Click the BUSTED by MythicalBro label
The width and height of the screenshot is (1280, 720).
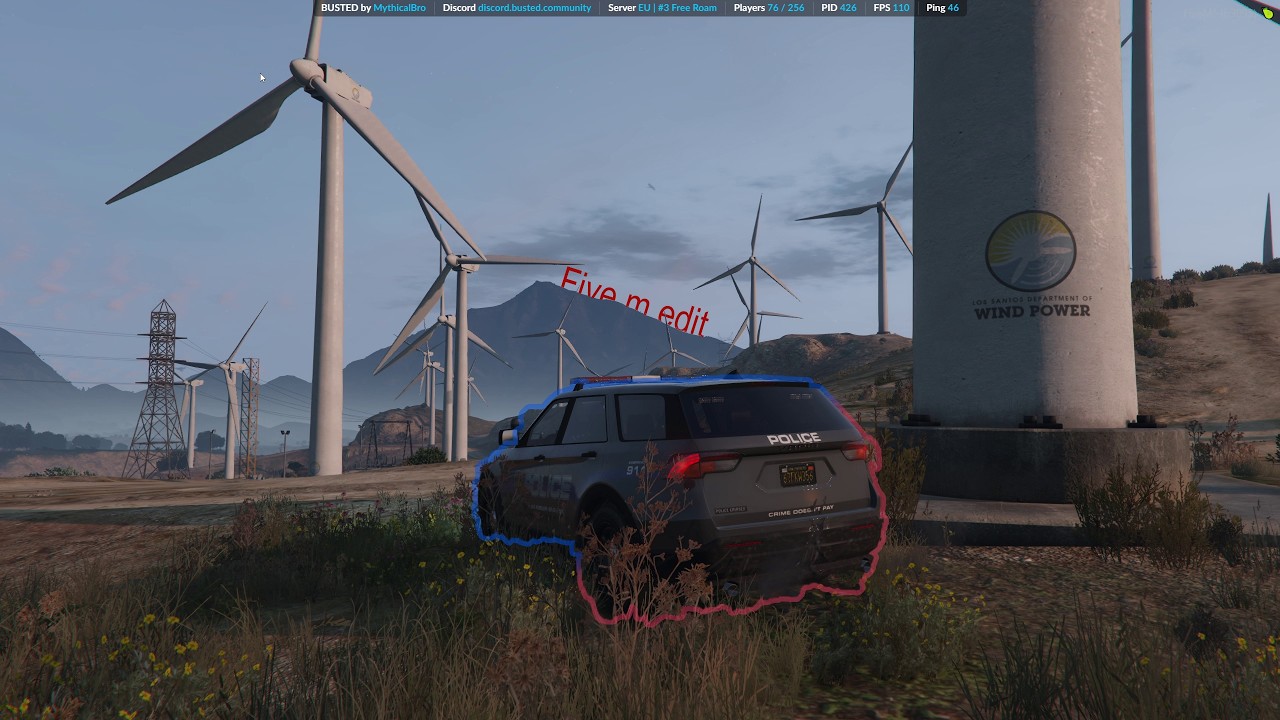[x=373, y=8]
